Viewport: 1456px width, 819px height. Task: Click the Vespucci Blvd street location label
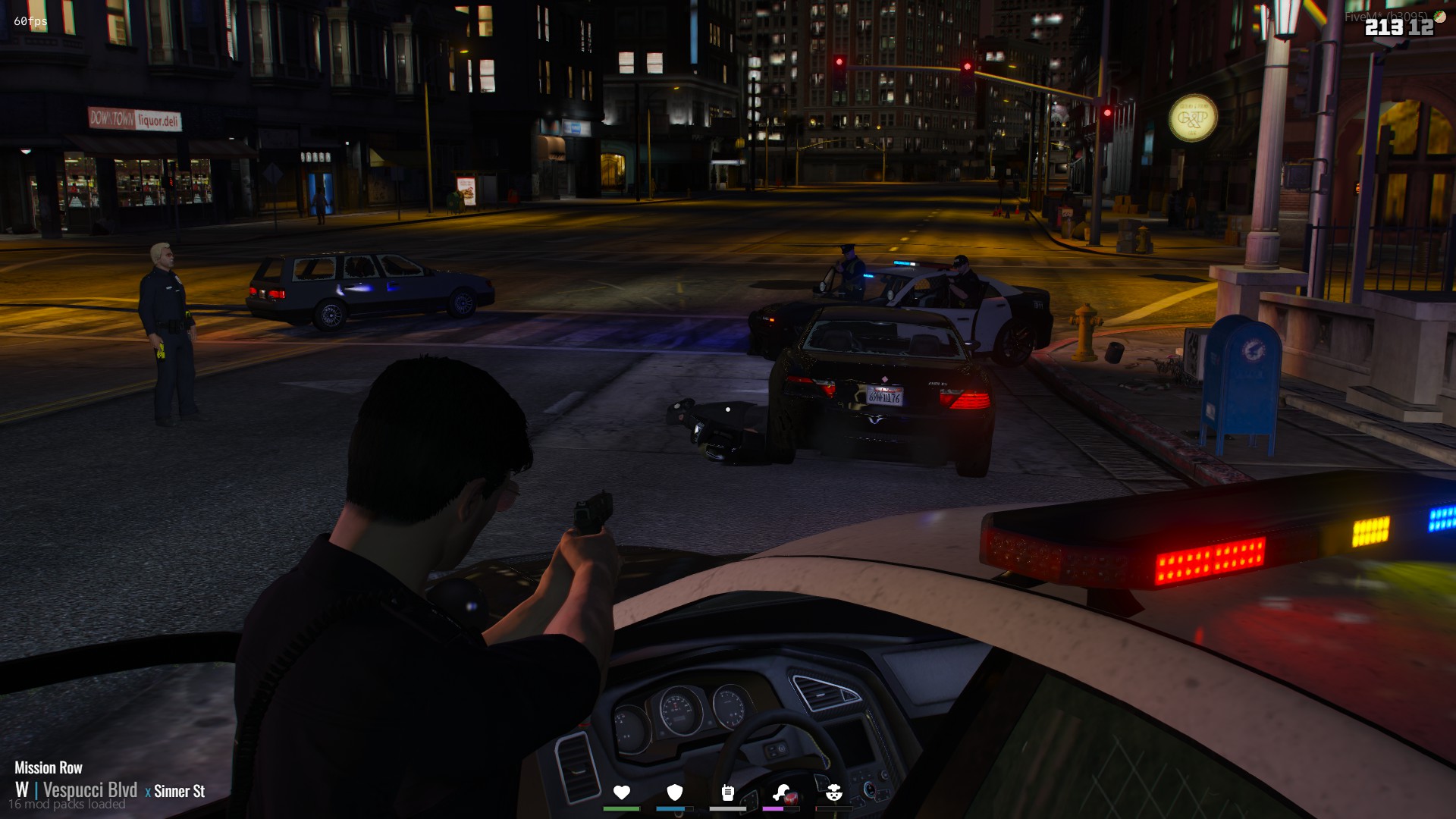point(90,790)
